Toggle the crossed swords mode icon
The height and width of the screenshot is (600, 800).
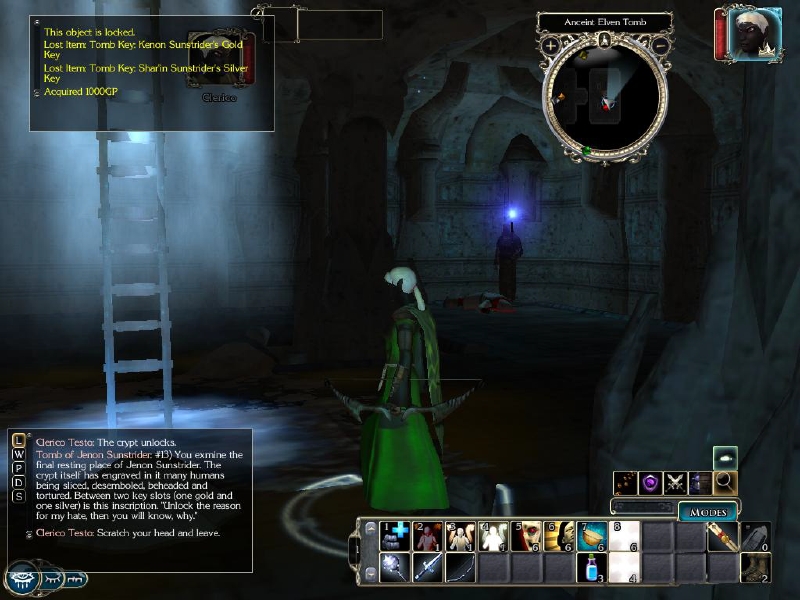(x=677, y=483)
